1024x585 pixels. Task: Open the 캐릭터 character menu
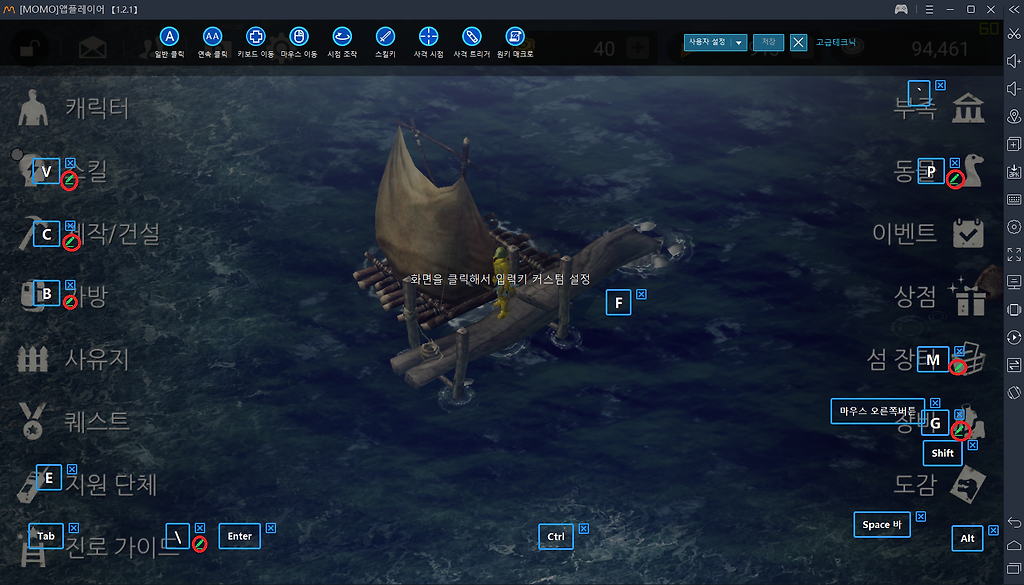pyautogui.click(x=97, y=108)
